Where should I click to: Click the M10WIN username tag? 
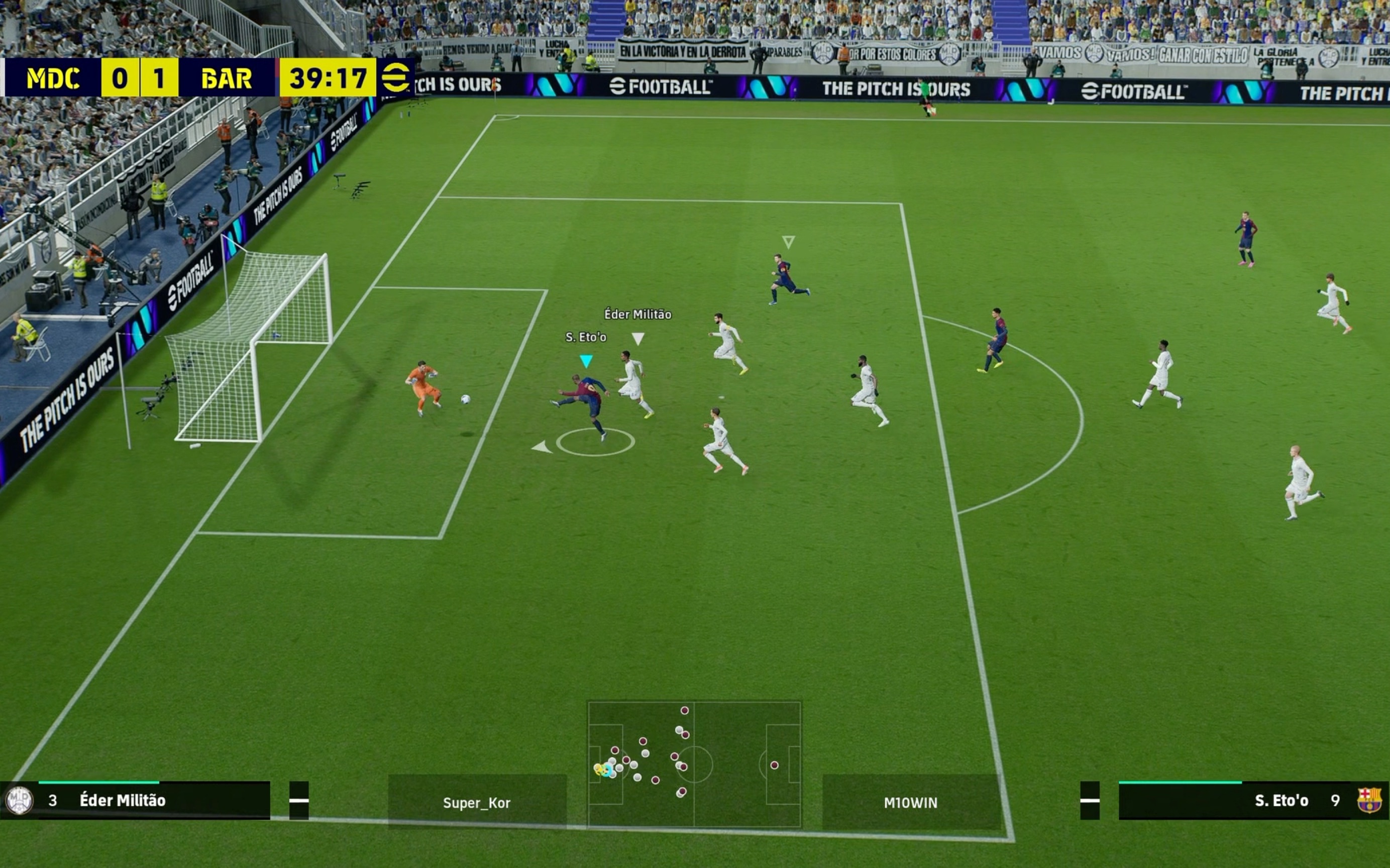(911, 803)
